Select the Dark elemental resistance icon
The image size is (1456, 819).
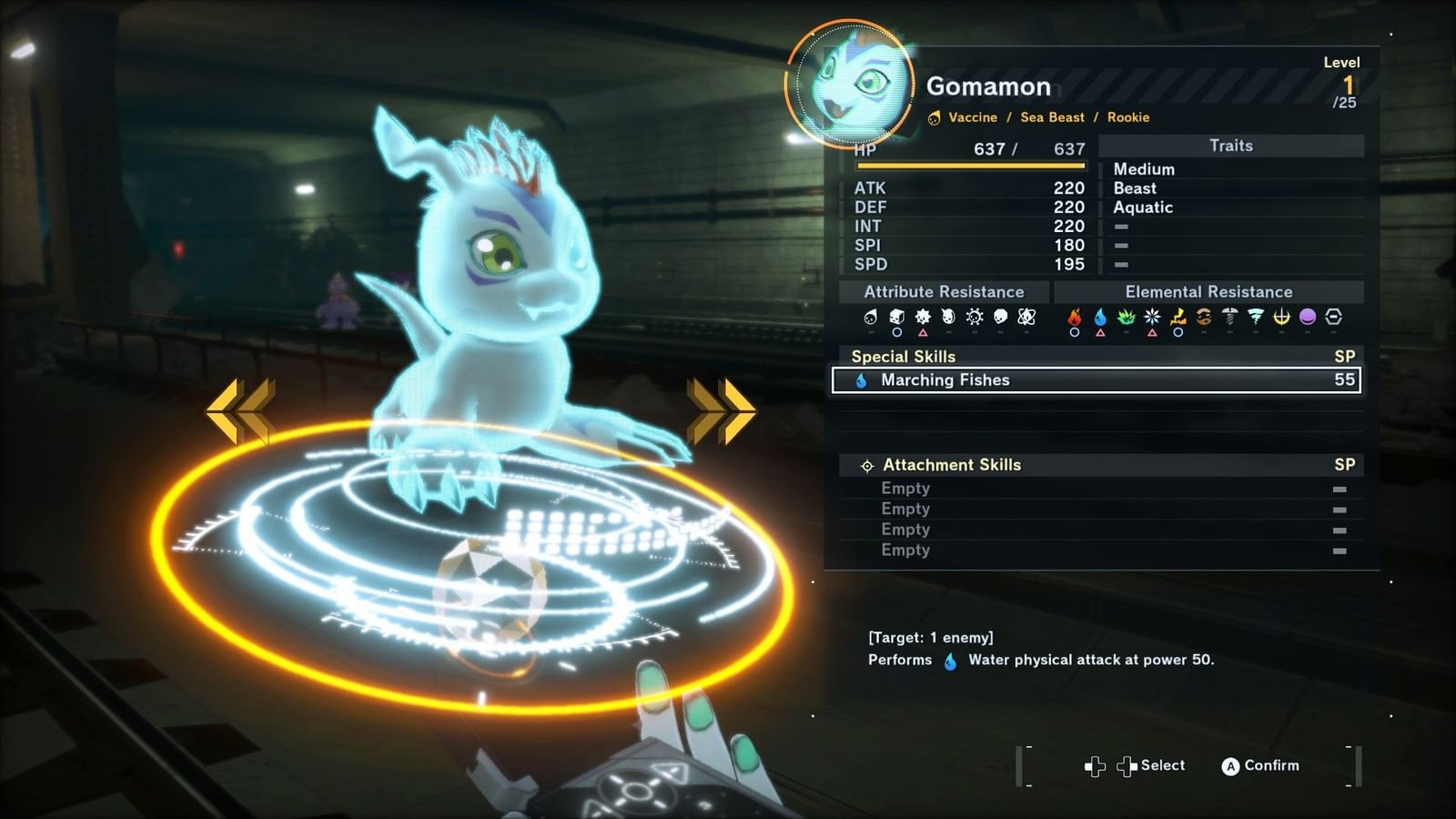click(x=1307, y=317)
